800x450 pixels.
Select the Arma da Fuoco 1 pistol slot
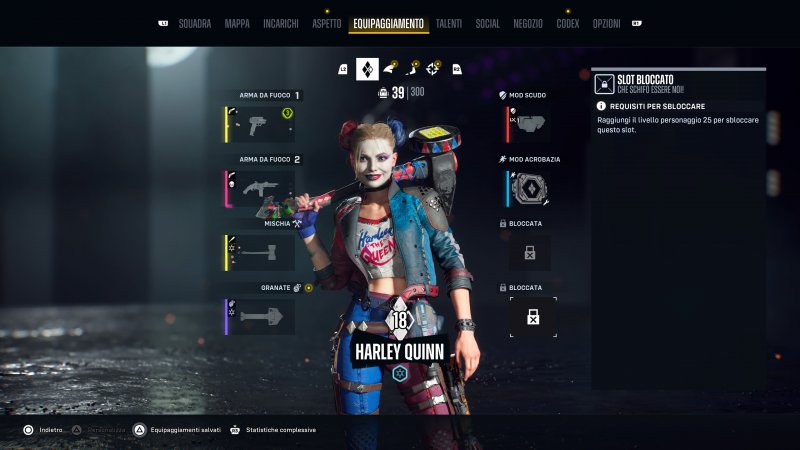pyautogui.click(x=260, y=125)
